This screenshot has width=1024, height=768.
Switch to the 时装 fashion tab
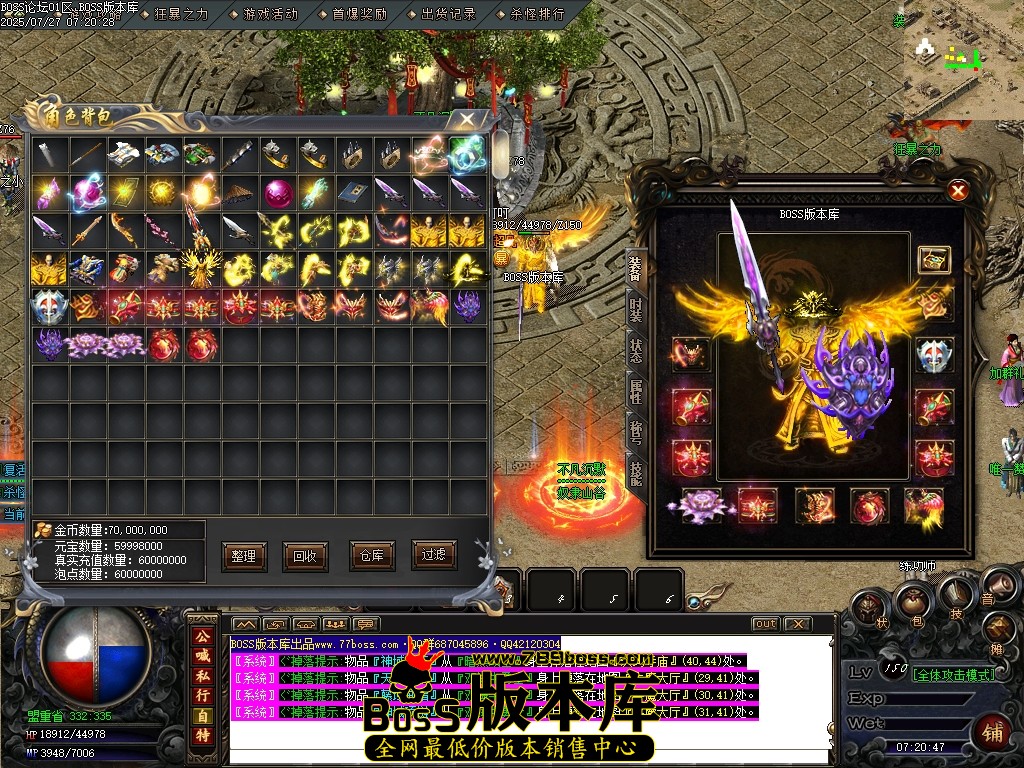pyautogui.click(x=636, y=310)
